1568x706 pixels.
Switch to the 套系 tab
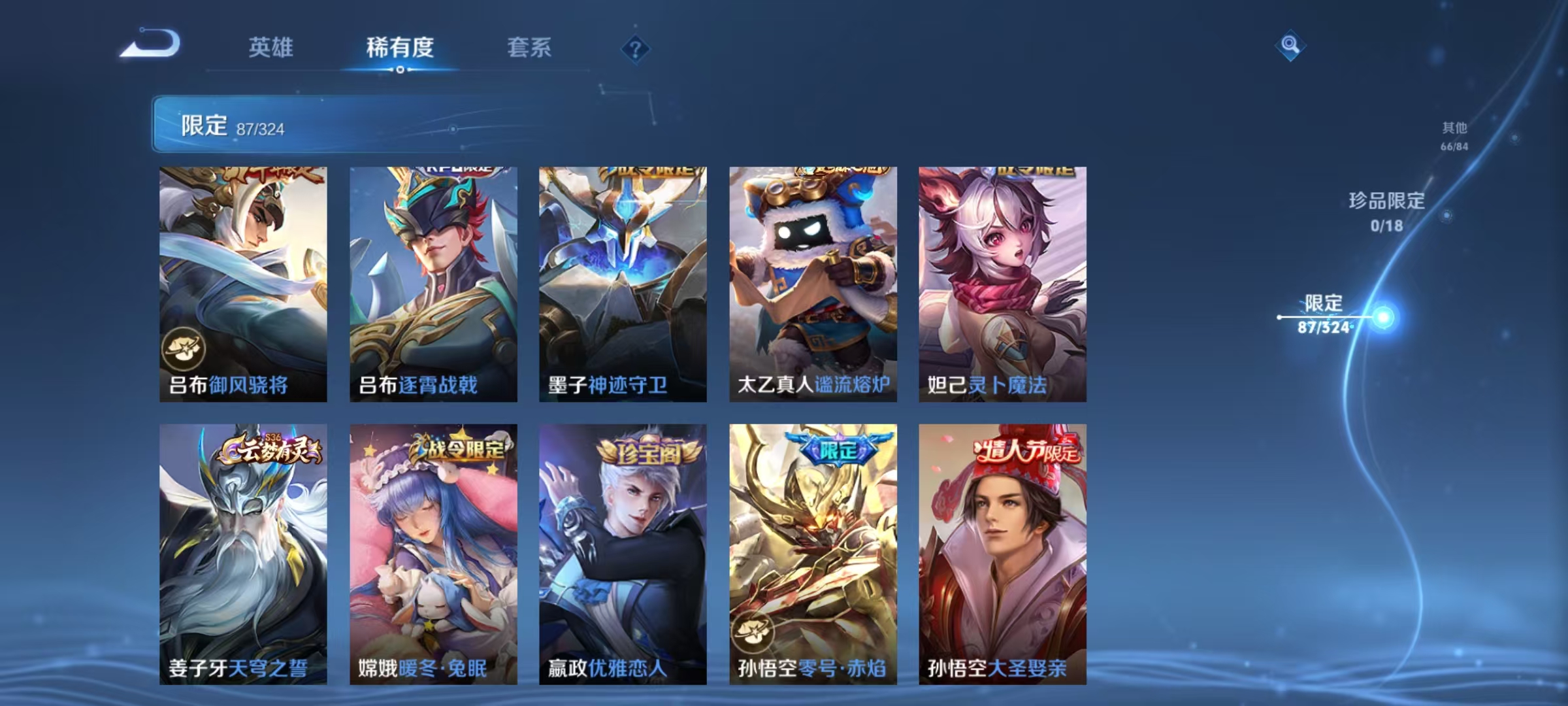(529, 48)
